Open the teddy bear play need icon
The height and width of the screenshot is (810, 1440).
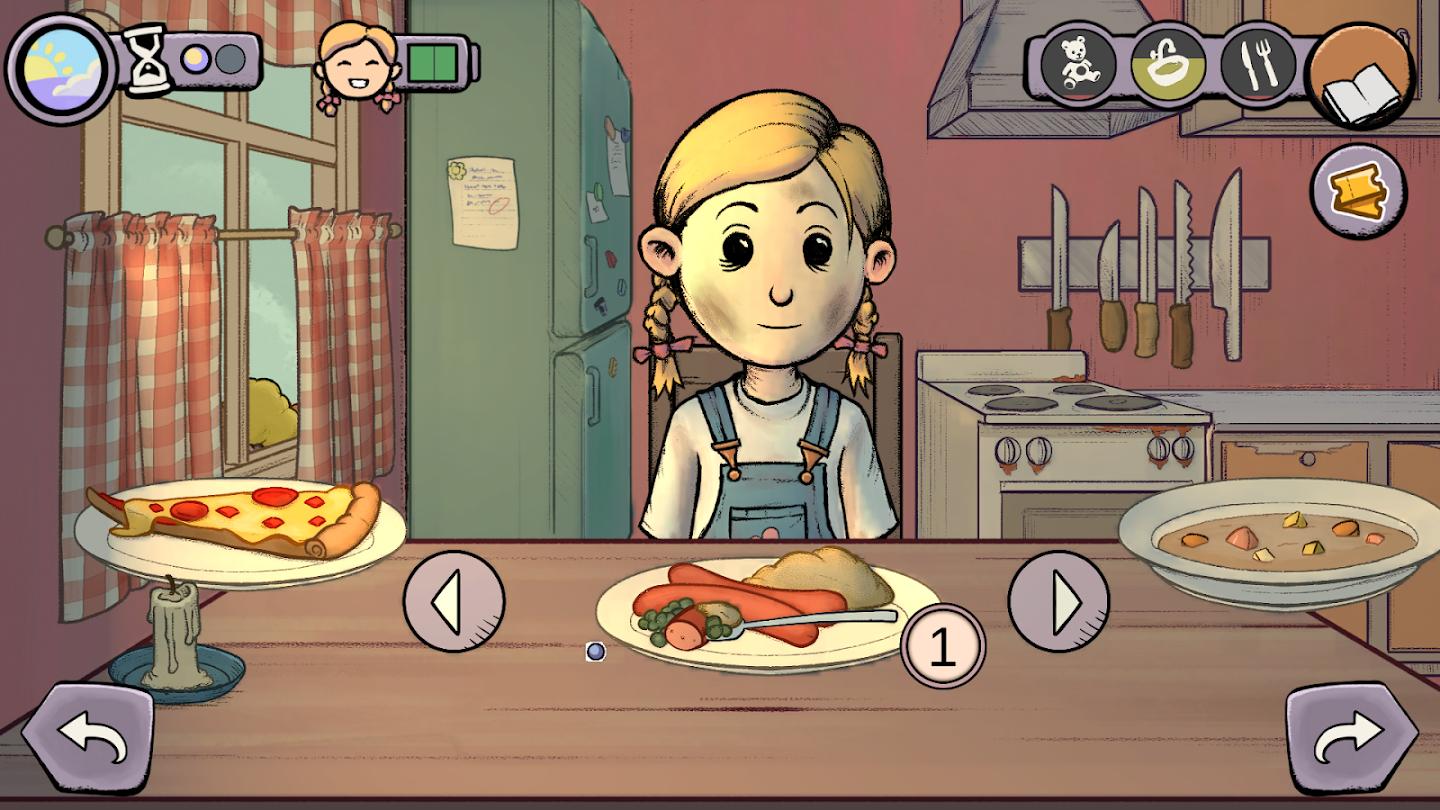(x=1078, y=66)
